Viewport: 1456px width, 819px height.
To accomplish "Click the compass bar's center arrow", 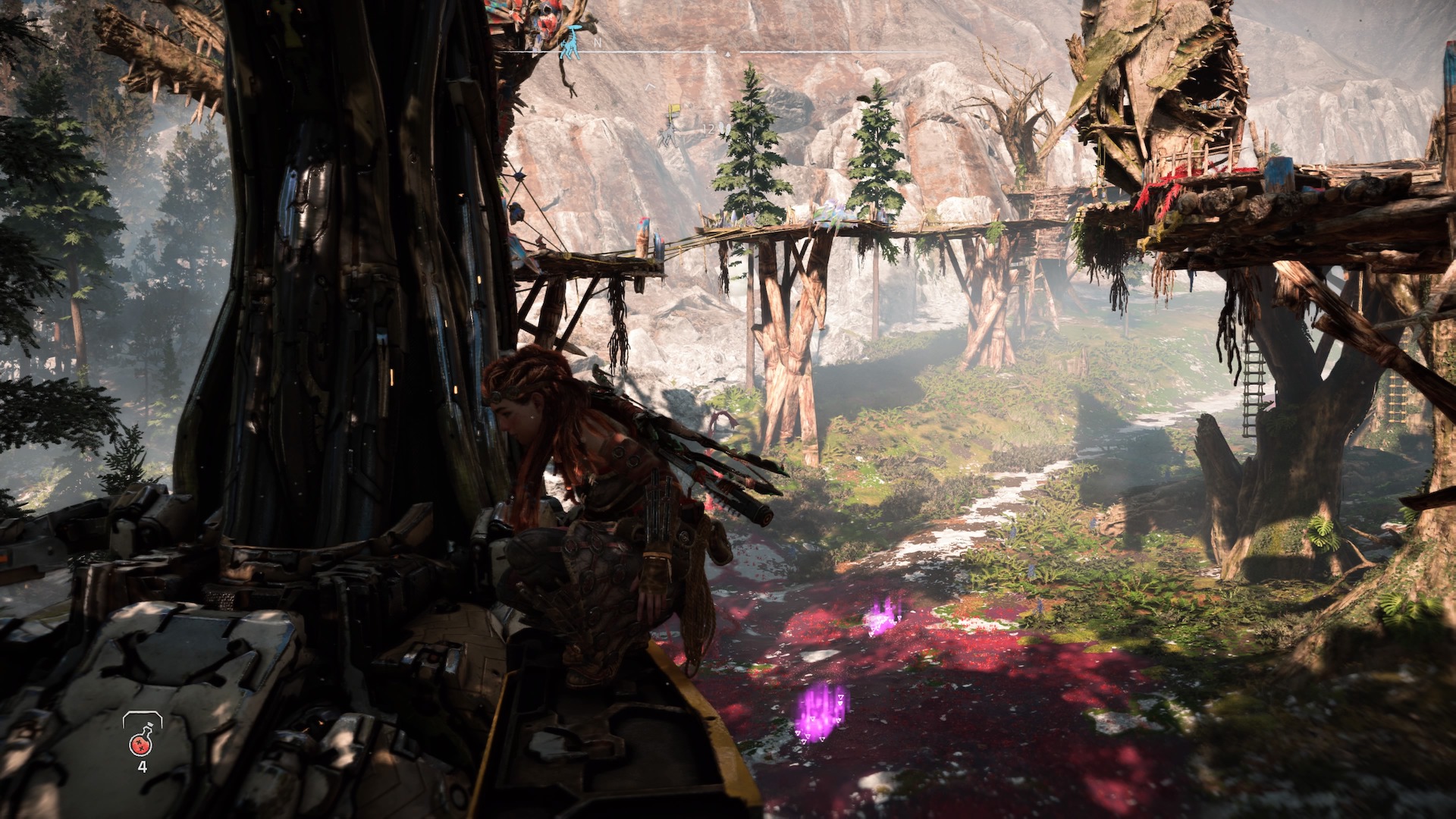I will [x=728, y=55].
